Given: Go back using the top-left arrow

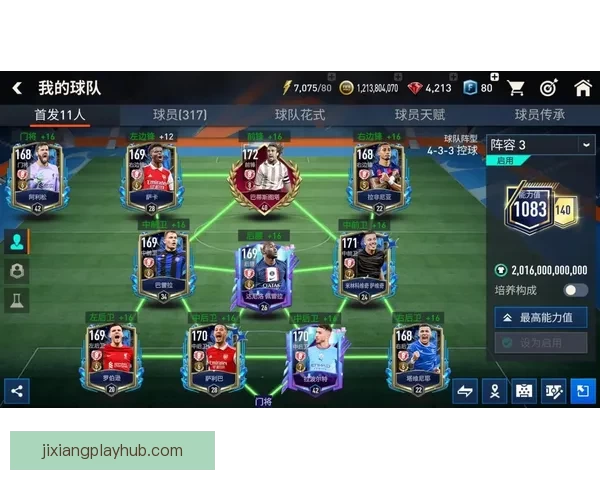Looking at the screenshot, I should [x=16, y=88].
